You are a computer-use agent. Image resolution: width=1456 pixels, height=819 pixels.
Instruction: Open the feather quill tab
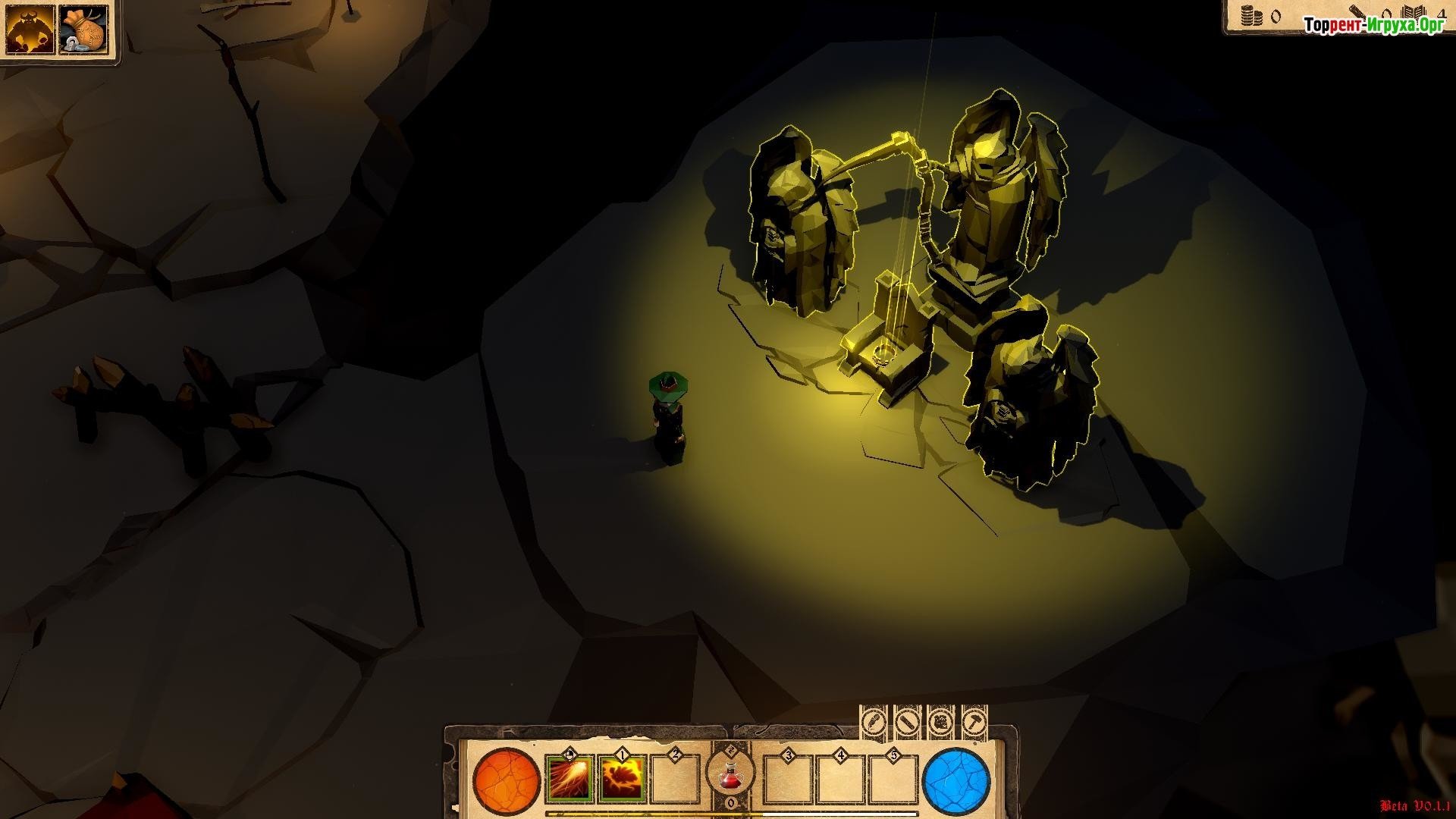click(873, 720)
